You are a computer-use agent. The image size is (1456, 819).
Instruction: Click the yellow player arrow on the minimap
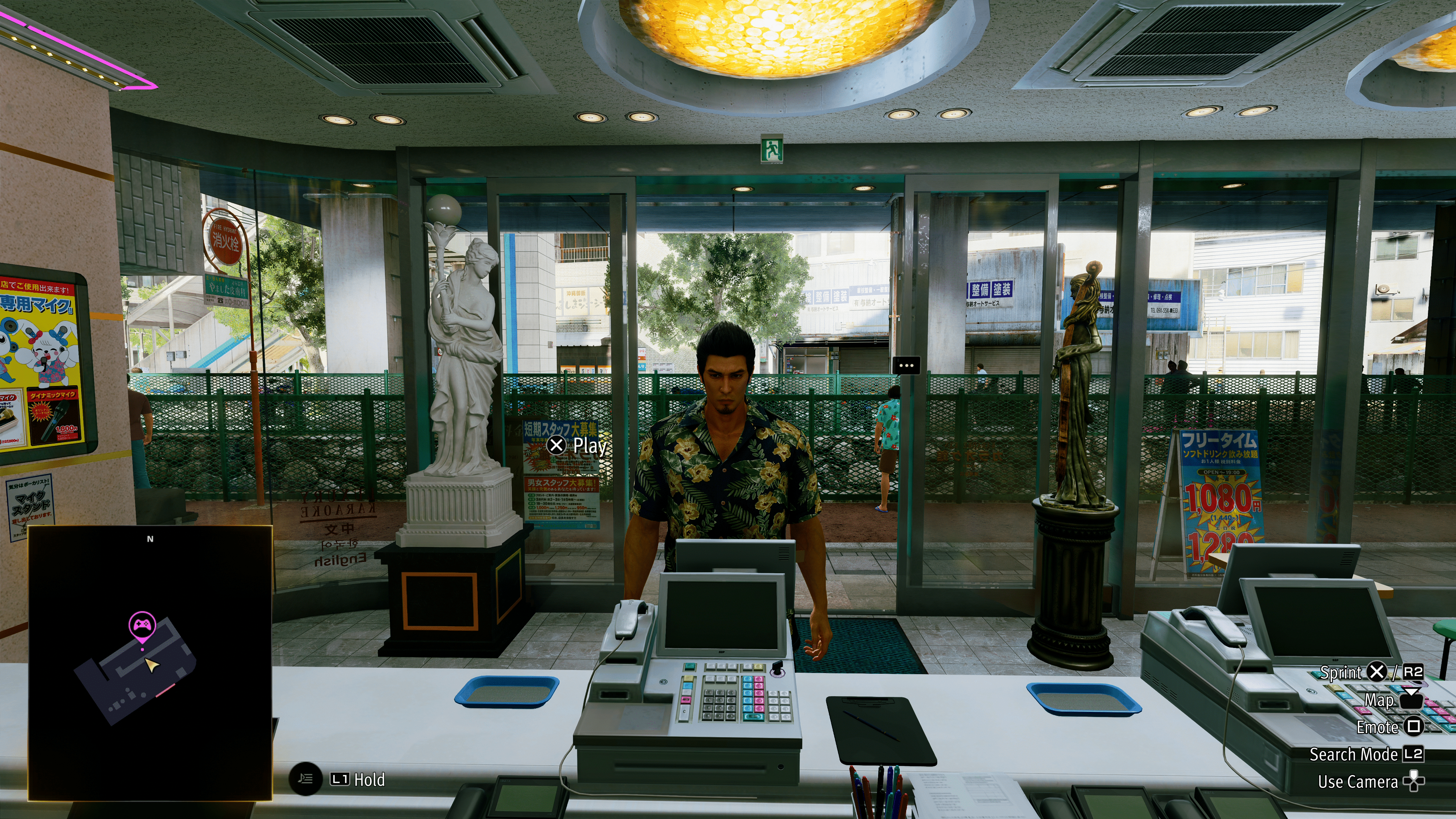point(151,665)
